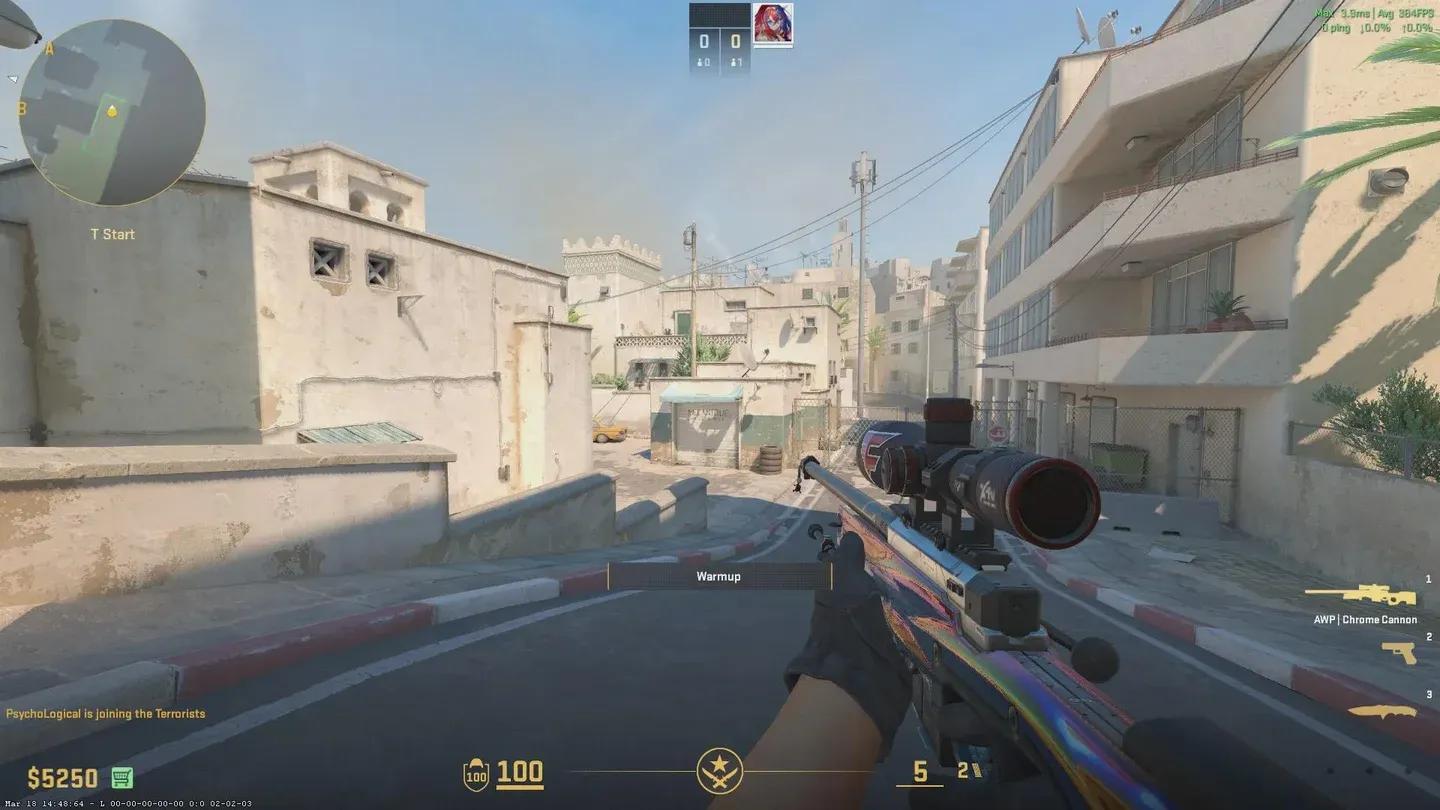This screenshot has height=810, width=1440.
Task: Click the CT score showing 0
Action: tap(706, 41)
